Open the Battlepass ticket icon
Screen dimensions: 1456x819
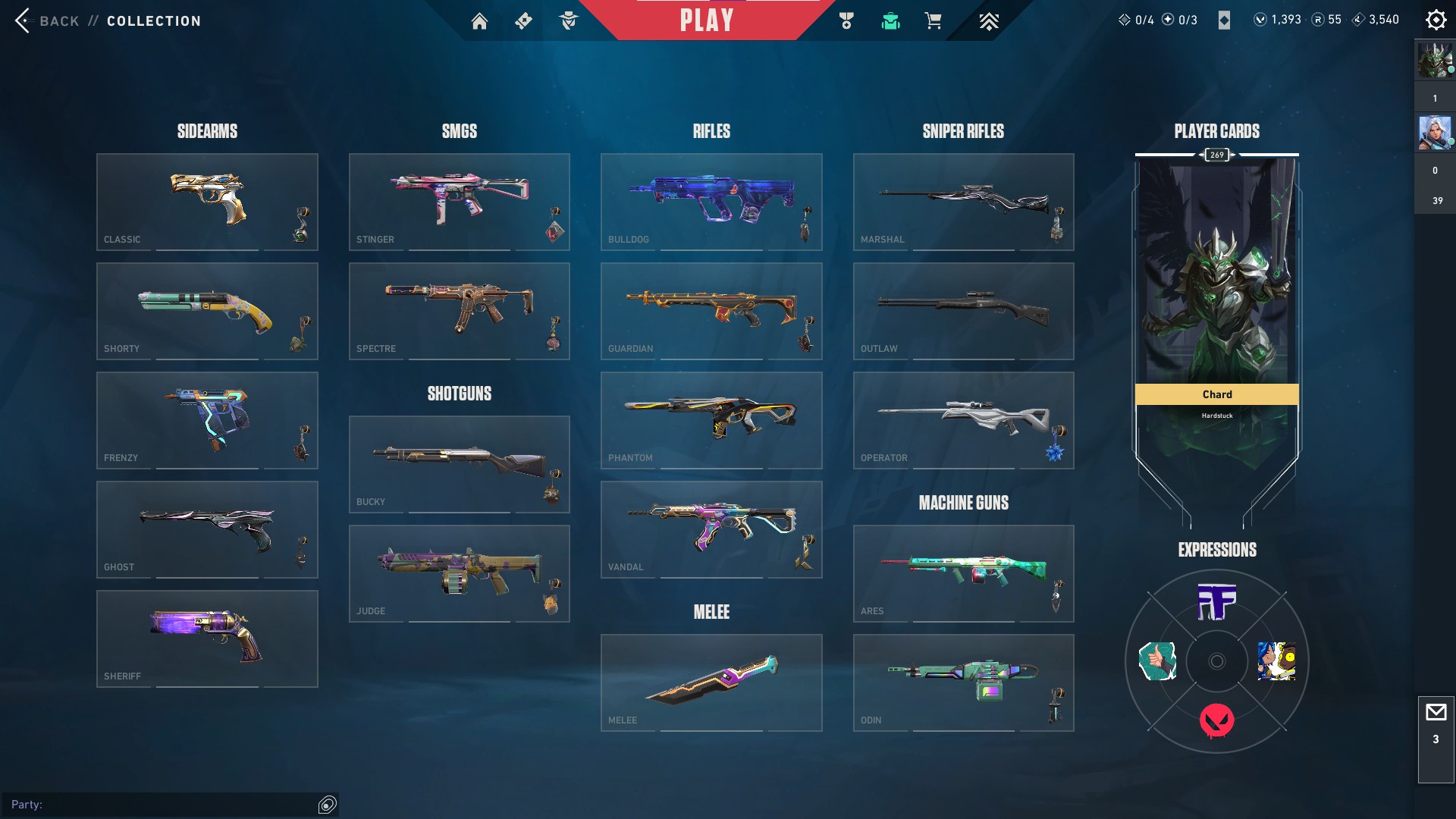(522, 21)
